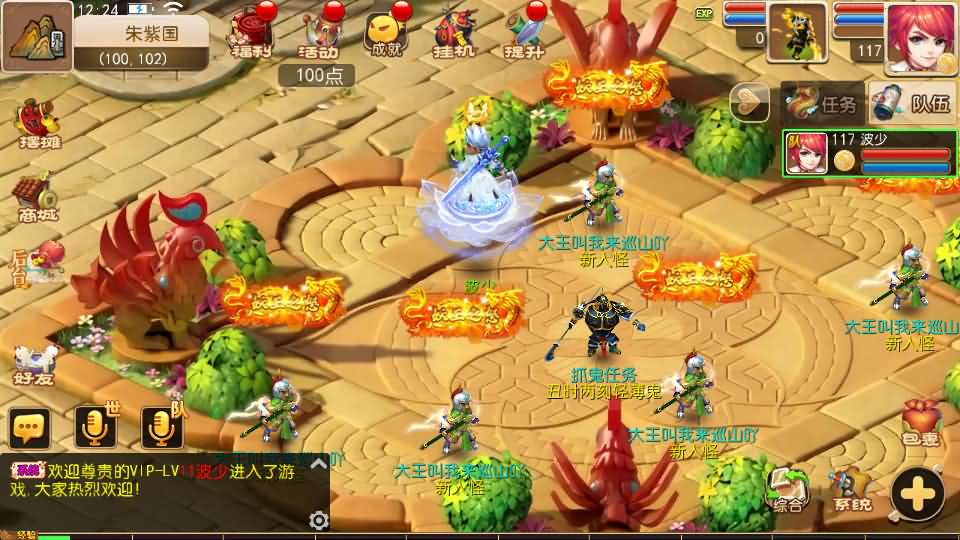Select team member 波少 in the party list
This screenshot has height=540, width=960.
click(x=867, y=154)
